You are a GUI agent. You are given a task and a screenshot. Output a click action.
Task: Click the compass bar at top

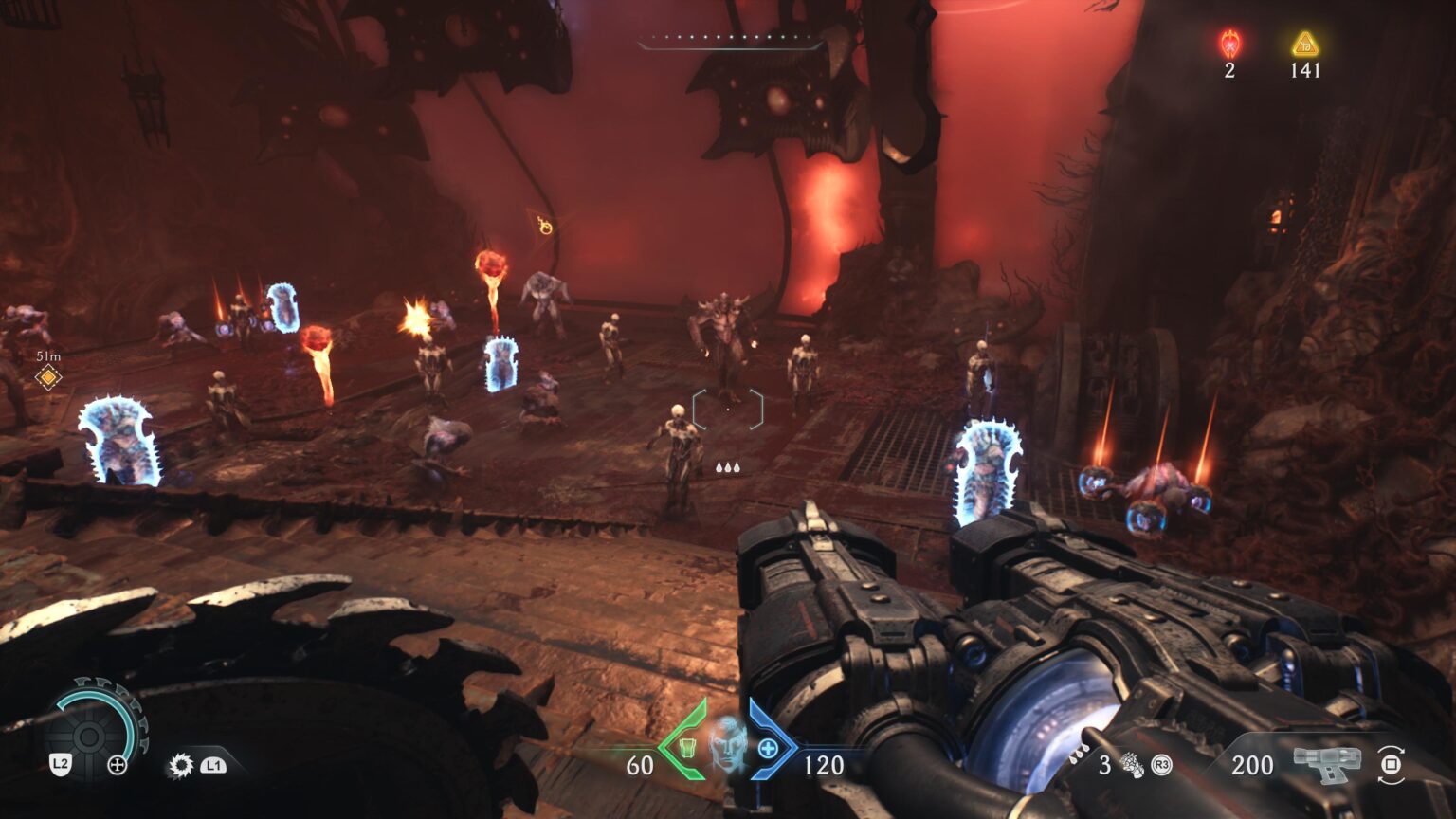coord(728,41)
